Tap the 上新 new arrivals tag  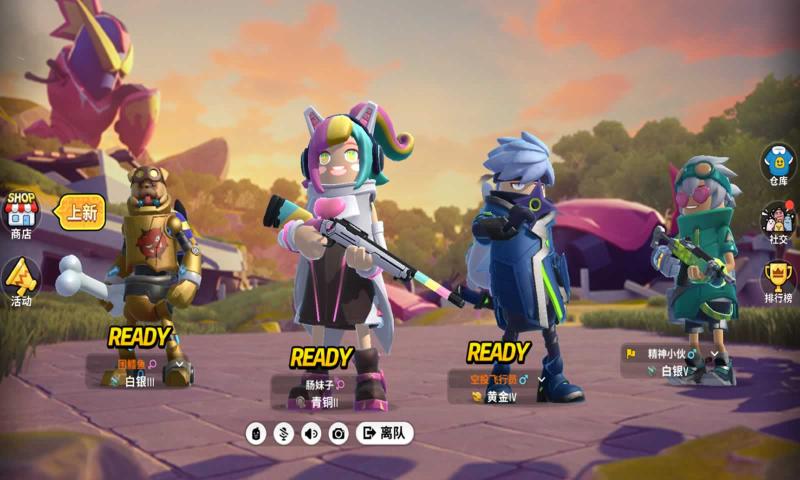click(x=81, y=211)
